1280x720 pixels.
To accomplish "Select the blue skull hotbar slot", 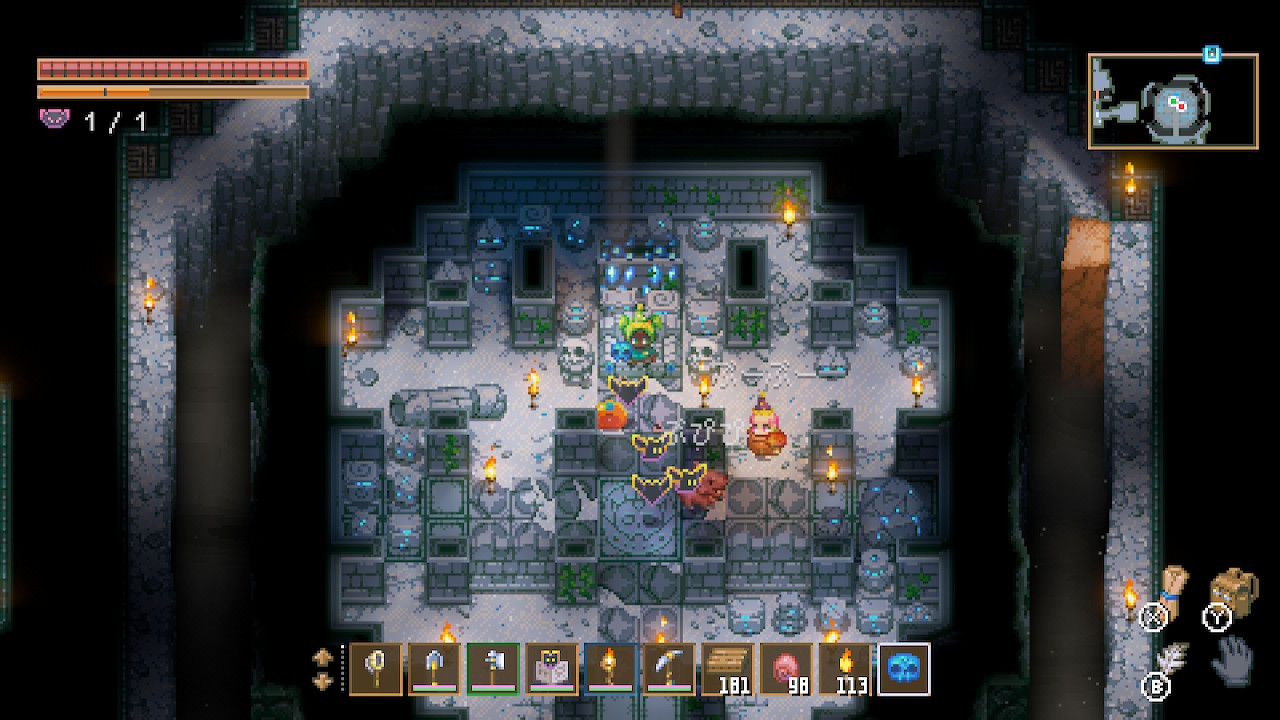I will 904,668.
